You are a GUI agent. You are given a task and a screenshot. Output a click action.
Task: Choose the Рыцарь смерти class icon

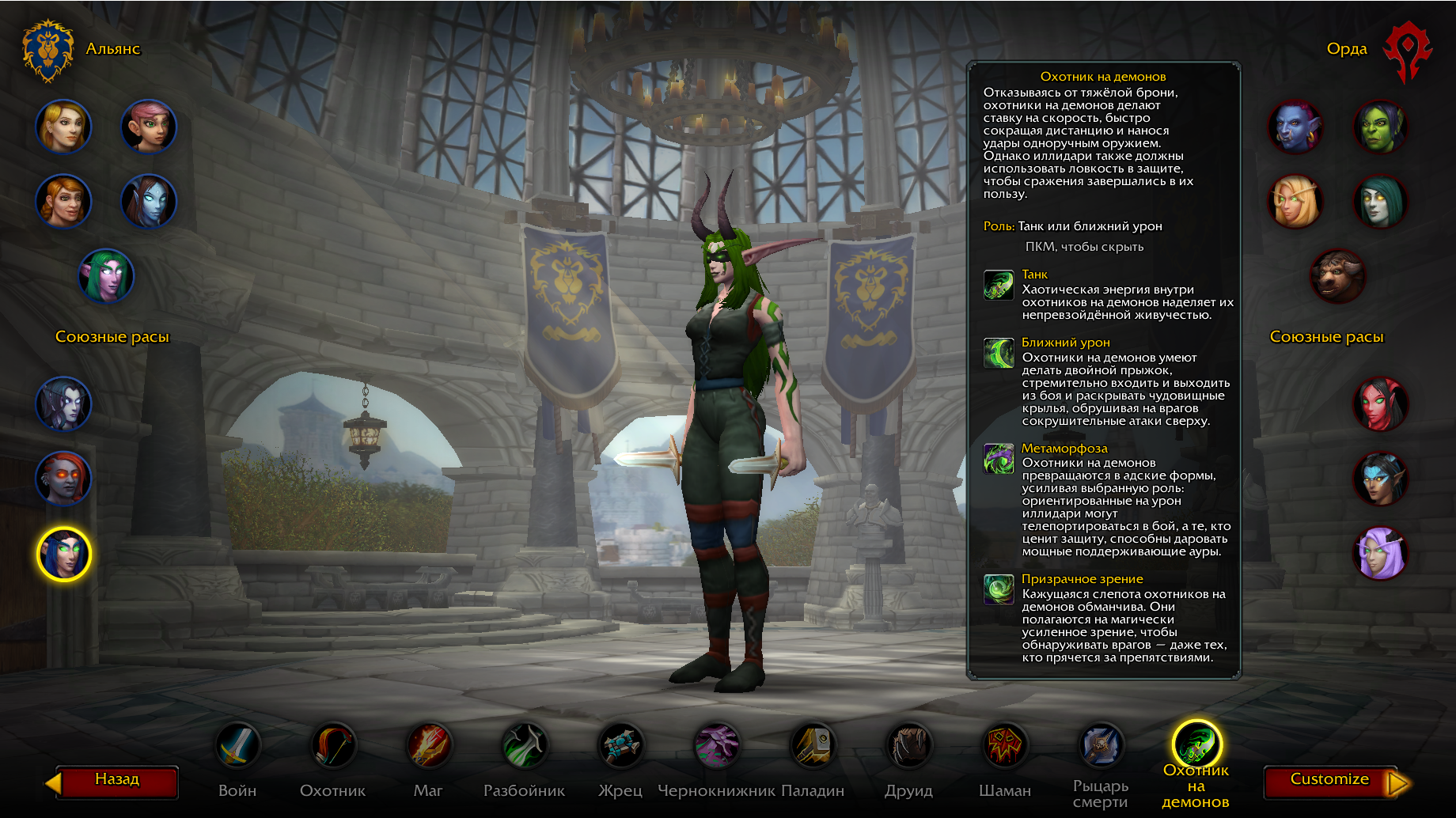coord(1100,746)
